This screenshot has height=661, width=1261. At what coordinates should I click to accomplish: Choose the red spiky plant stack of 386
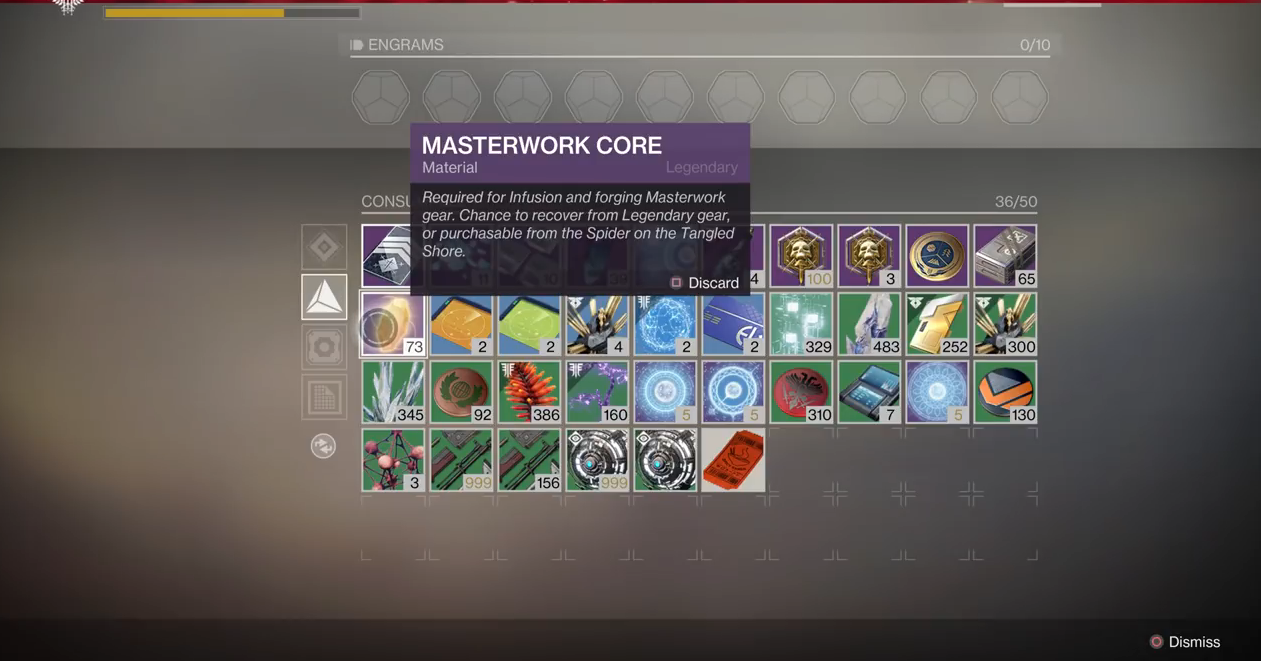coord(529,392)
